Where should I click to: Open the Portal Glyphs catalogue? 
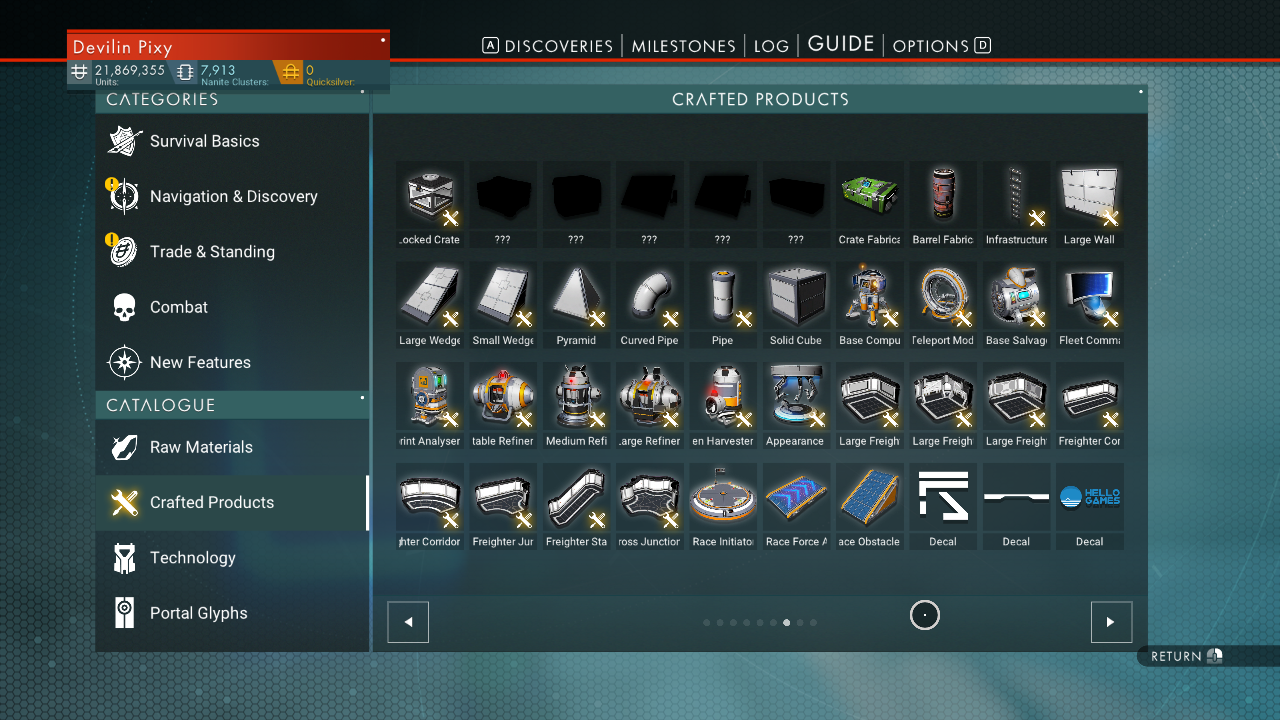(x=198, y=613)
